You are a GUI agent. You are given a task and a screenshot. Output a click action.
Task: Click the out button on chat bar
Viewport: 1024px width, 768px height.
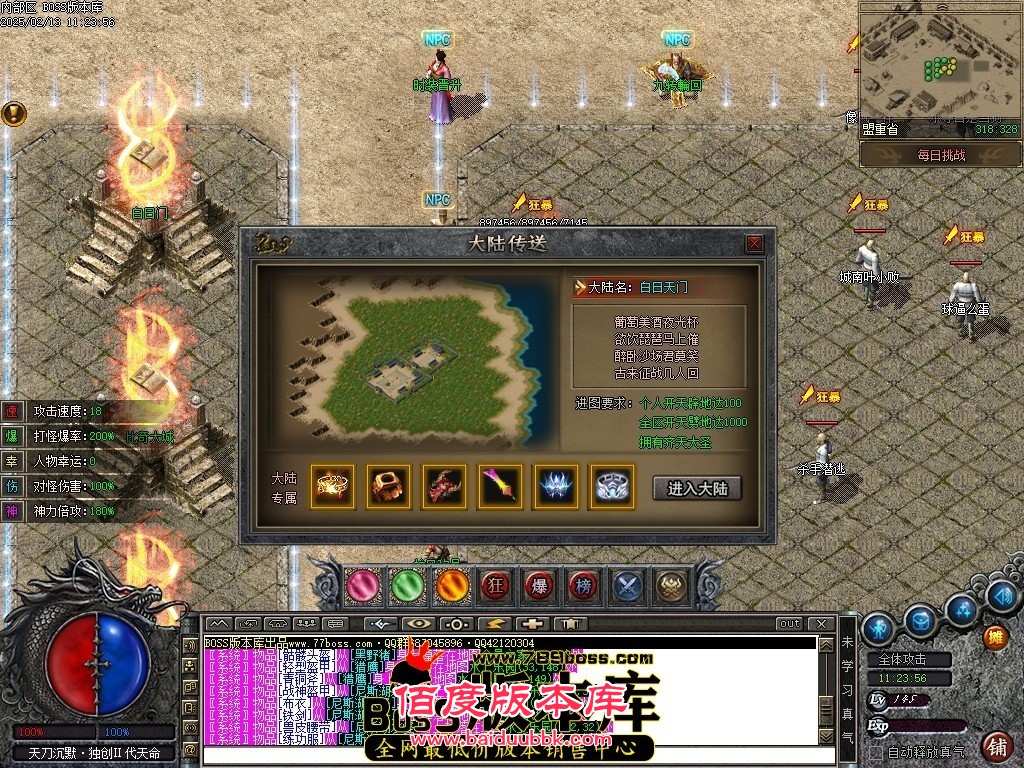790,624
